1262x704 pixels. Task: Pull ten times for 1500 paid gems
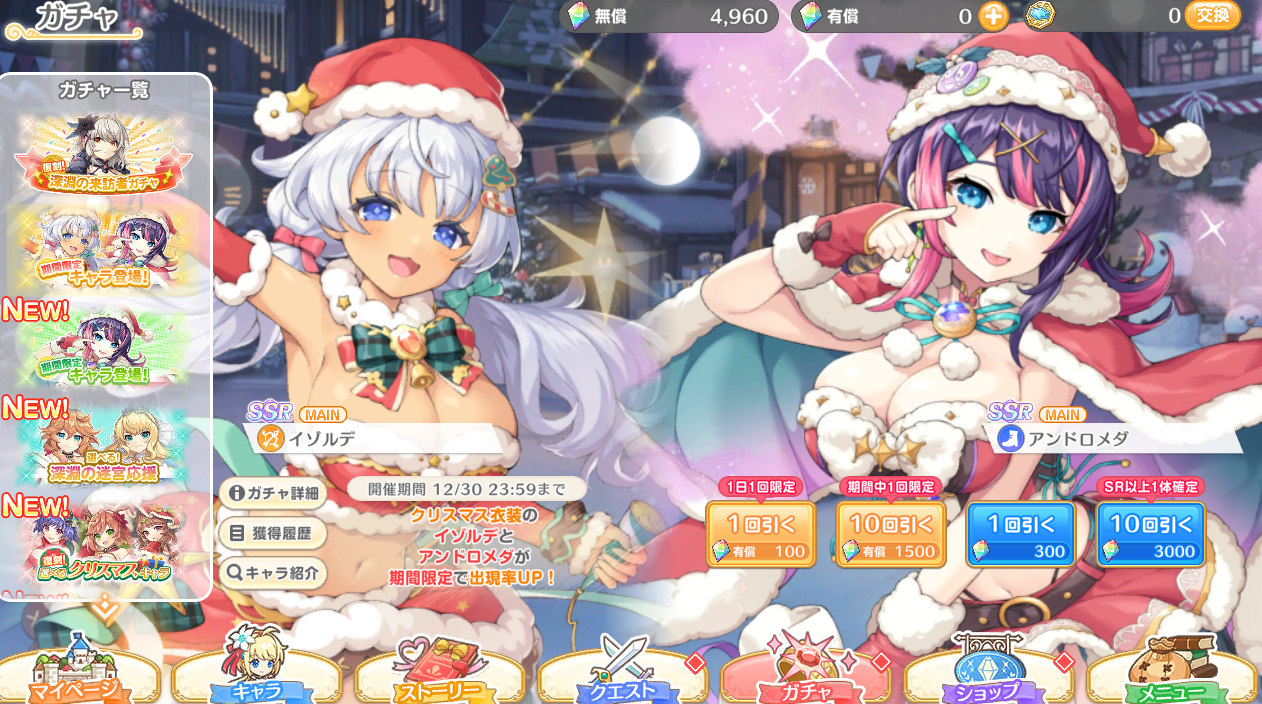pos(890,534)
